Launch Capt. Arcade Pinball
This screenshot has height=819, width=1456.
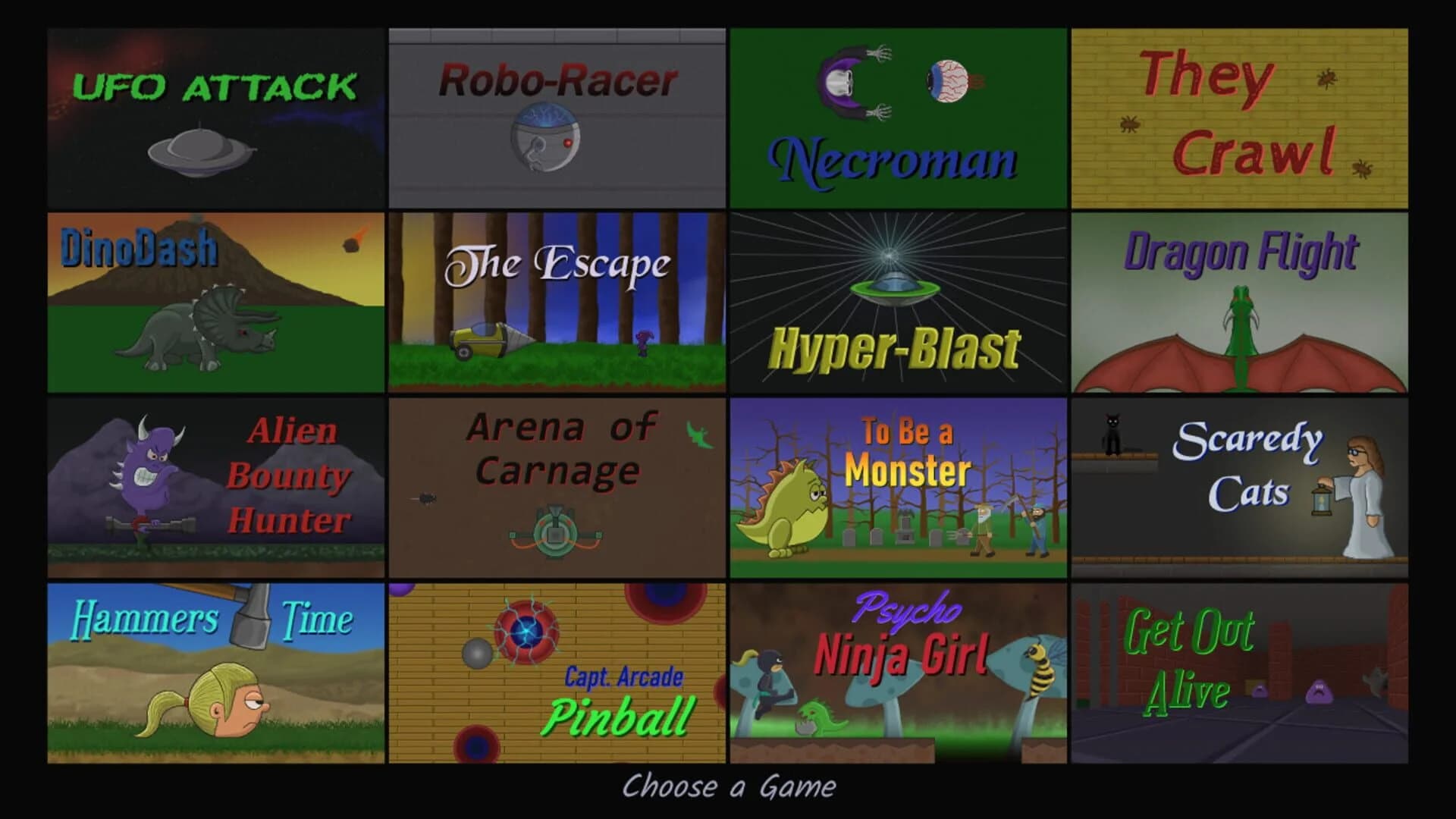tap(557, 669)
